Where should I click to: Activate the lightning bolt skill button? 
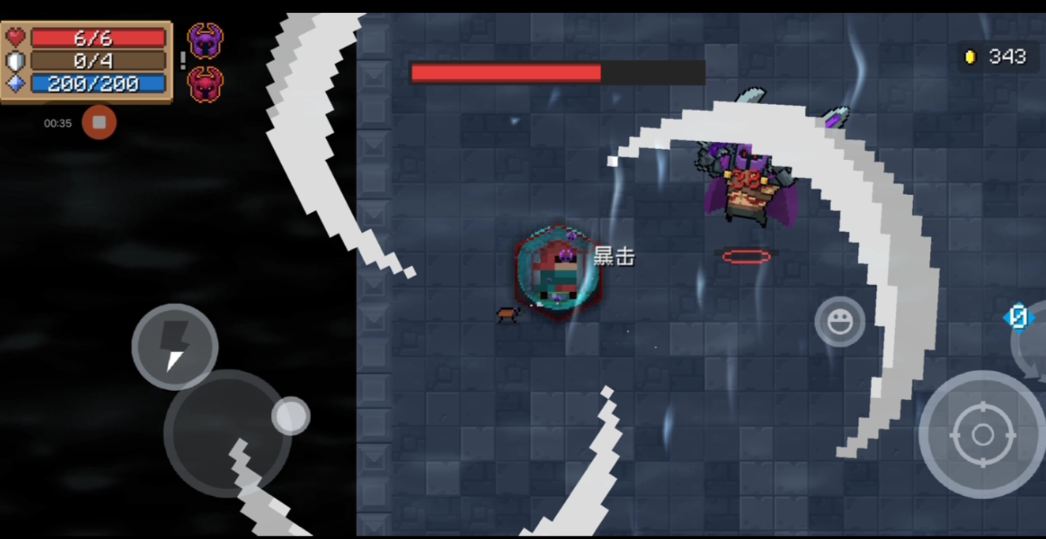click(x=175, y=346)
